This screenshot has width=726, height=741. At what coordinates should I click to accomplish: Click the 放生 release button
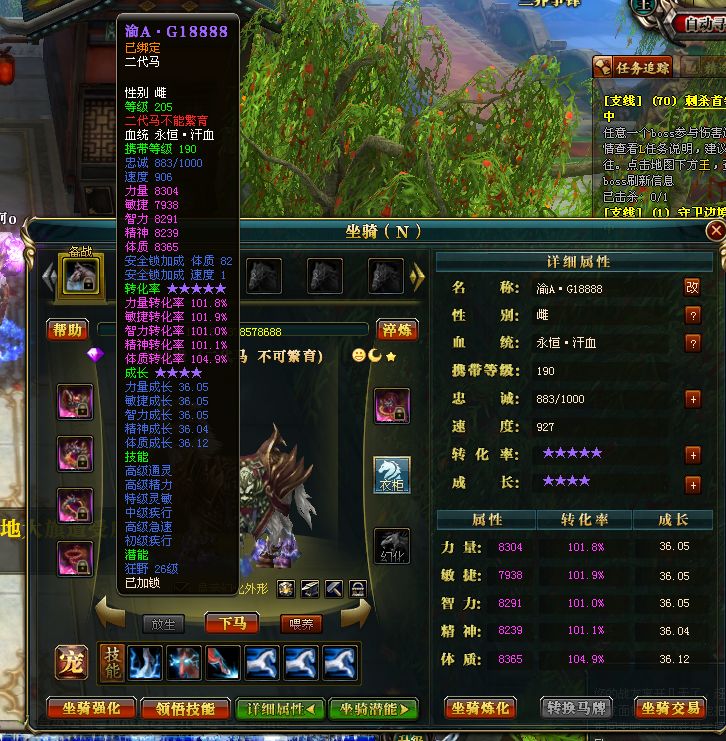tap(163, 624)
